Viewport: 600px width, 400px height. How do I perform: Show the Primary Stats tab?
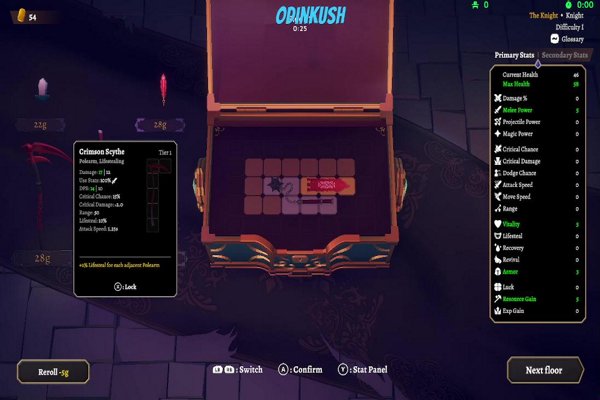(515, 55)
